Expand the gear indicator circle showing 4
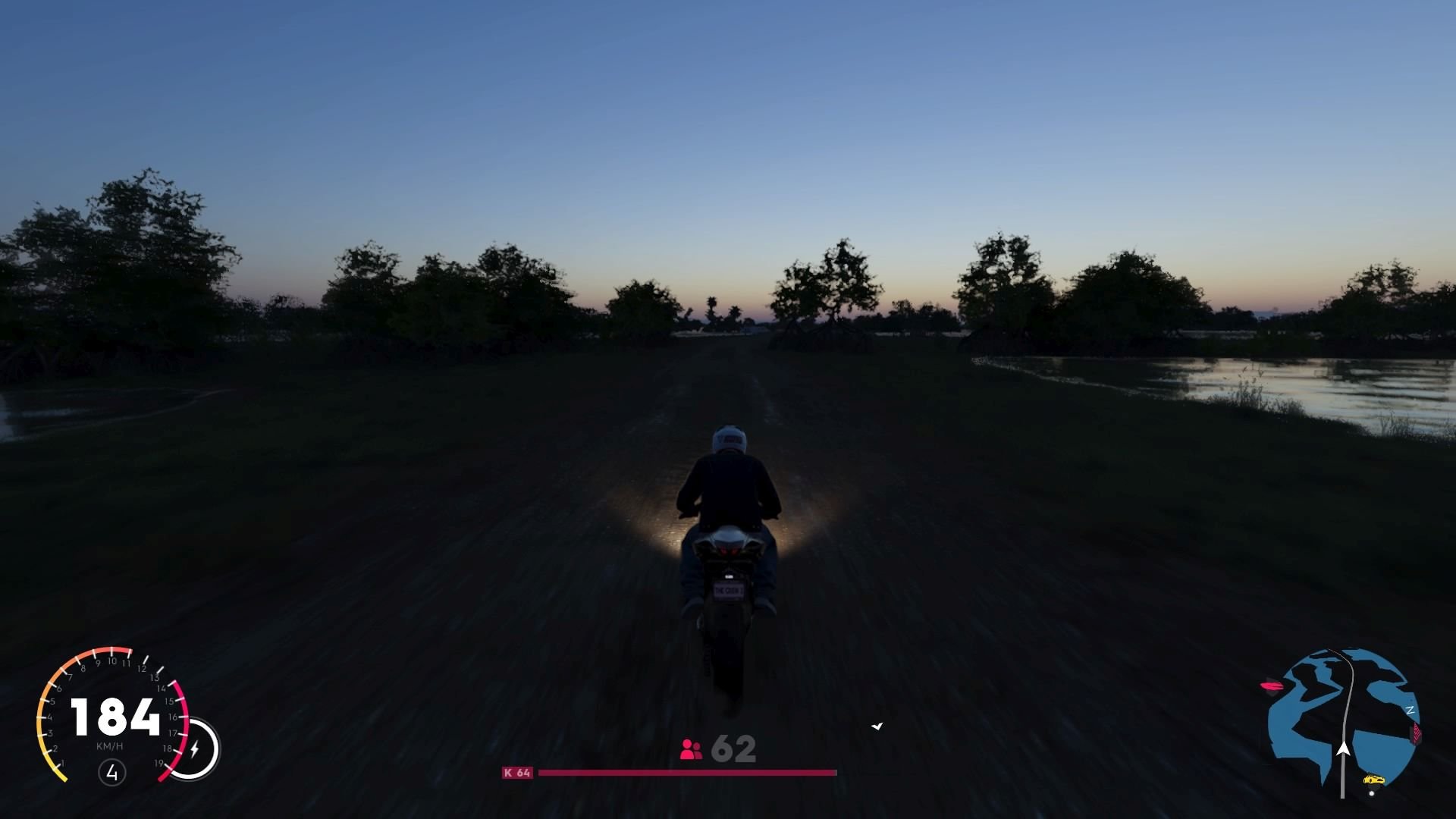The height and width of the screenshot is (819, 1456). (113, 773)
